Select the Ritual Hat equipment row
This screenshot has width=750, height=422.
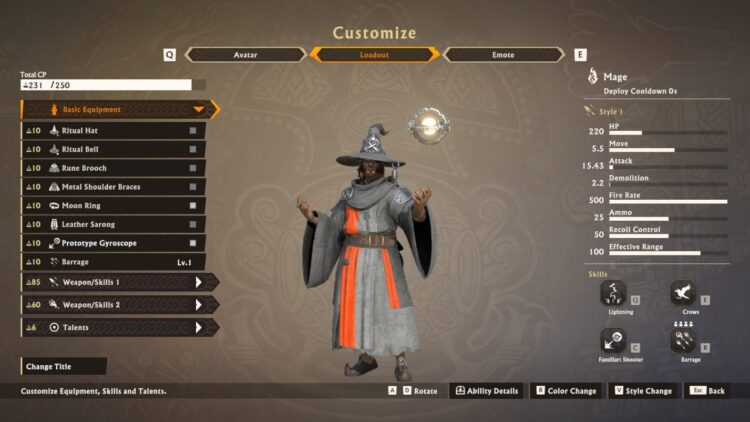click(112, 130)
